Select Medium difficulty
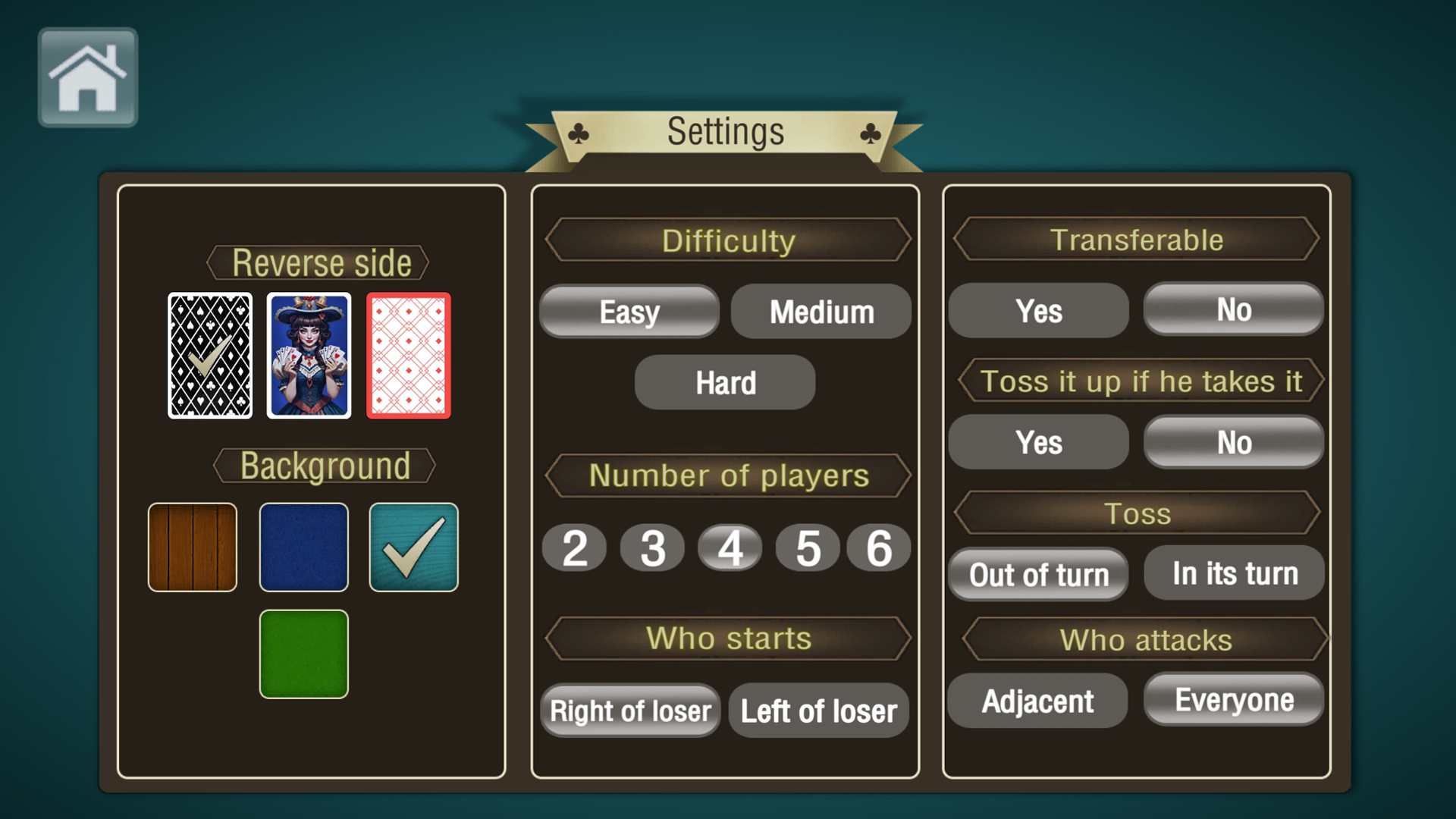Viewport: 1456px width, 819px height. 820,311
